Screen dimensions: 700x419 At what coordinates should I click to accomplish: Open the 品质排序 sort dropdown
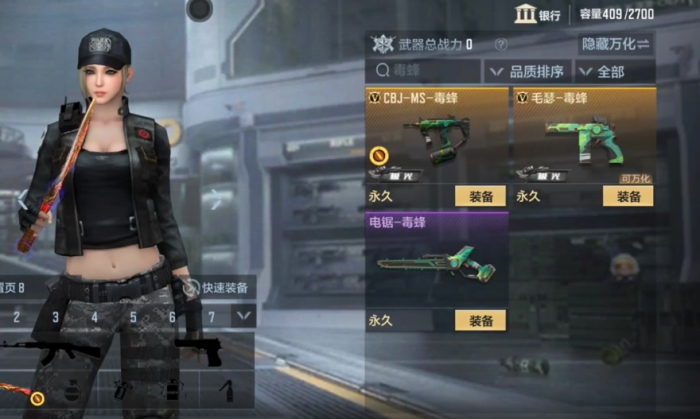[526, 71]
